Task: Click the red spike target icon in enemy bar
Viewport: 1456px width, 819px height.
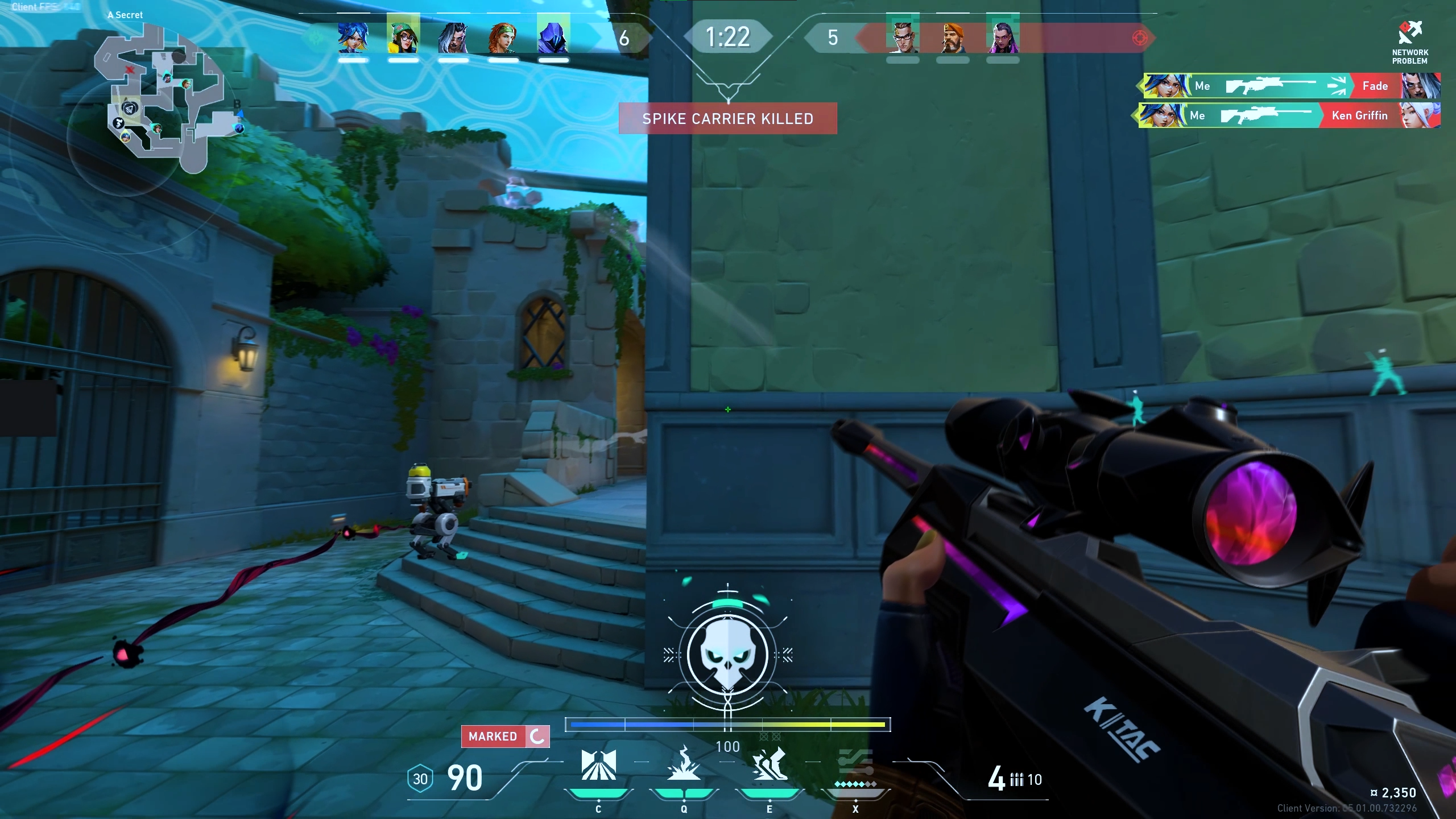Action: (1140, 38)
